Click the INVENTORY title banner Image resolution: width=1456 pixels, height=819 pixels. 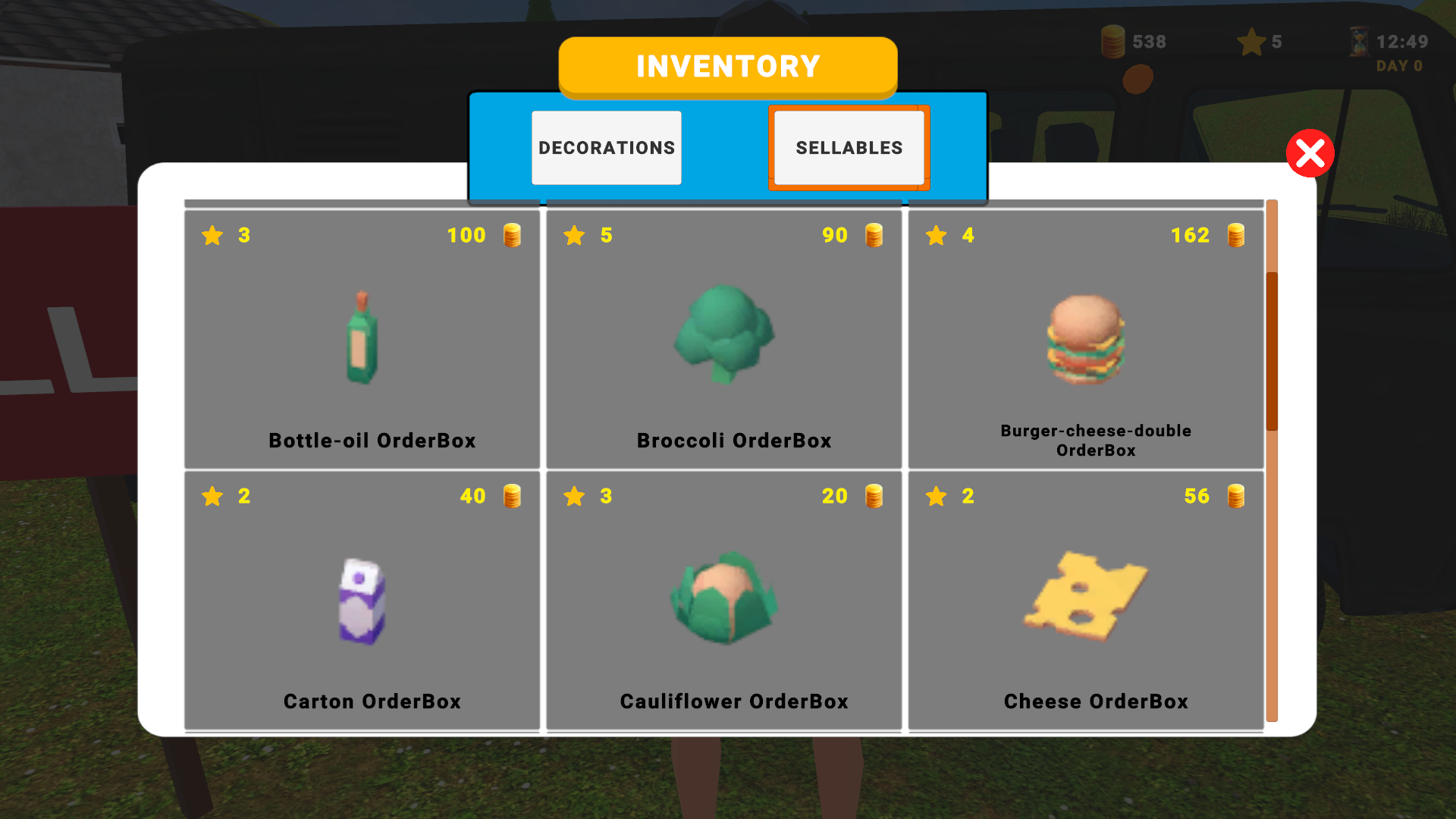(727, 66)
